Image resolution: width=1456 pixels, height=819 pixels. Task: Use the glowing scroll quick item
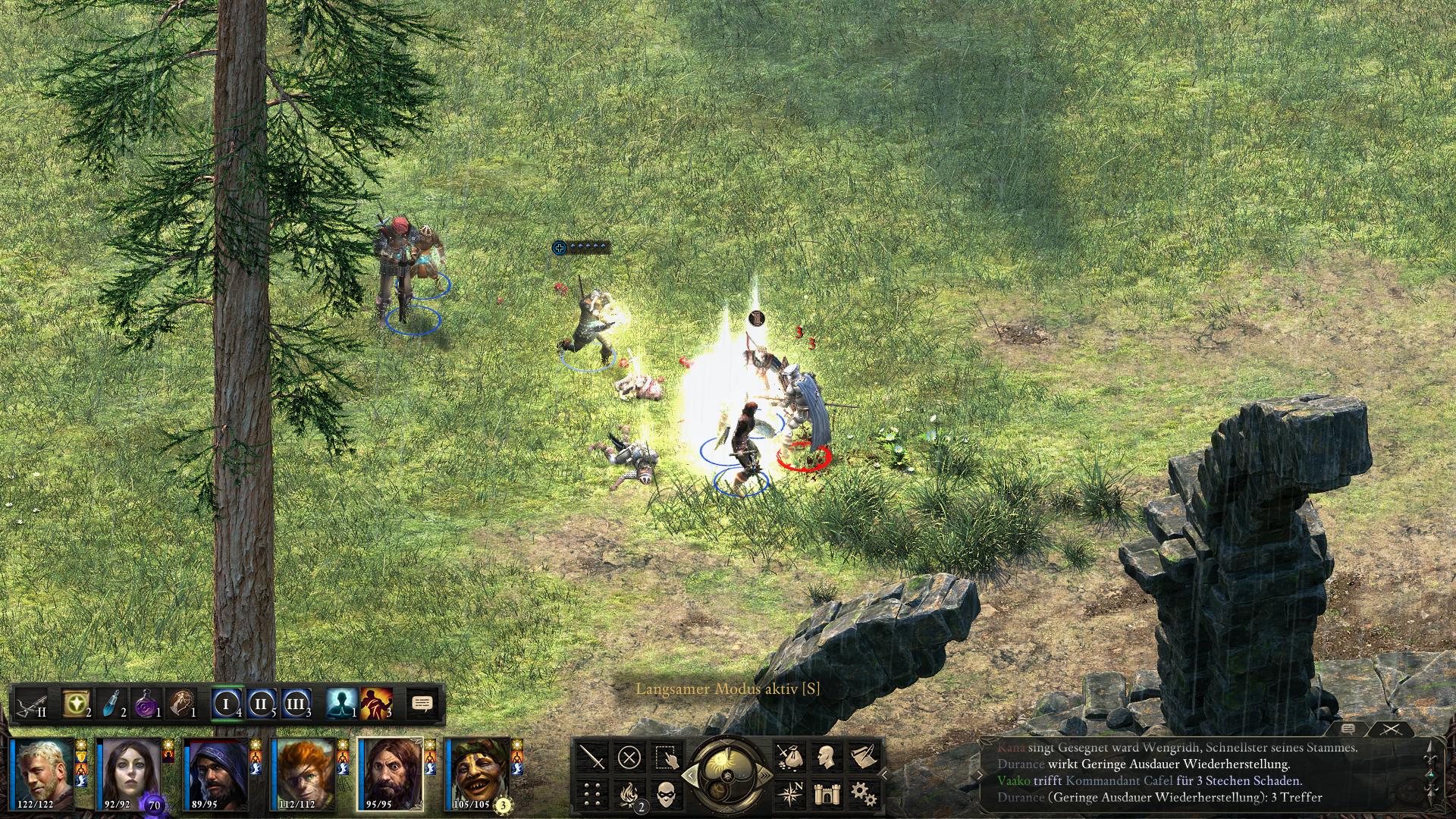point(75,704)
